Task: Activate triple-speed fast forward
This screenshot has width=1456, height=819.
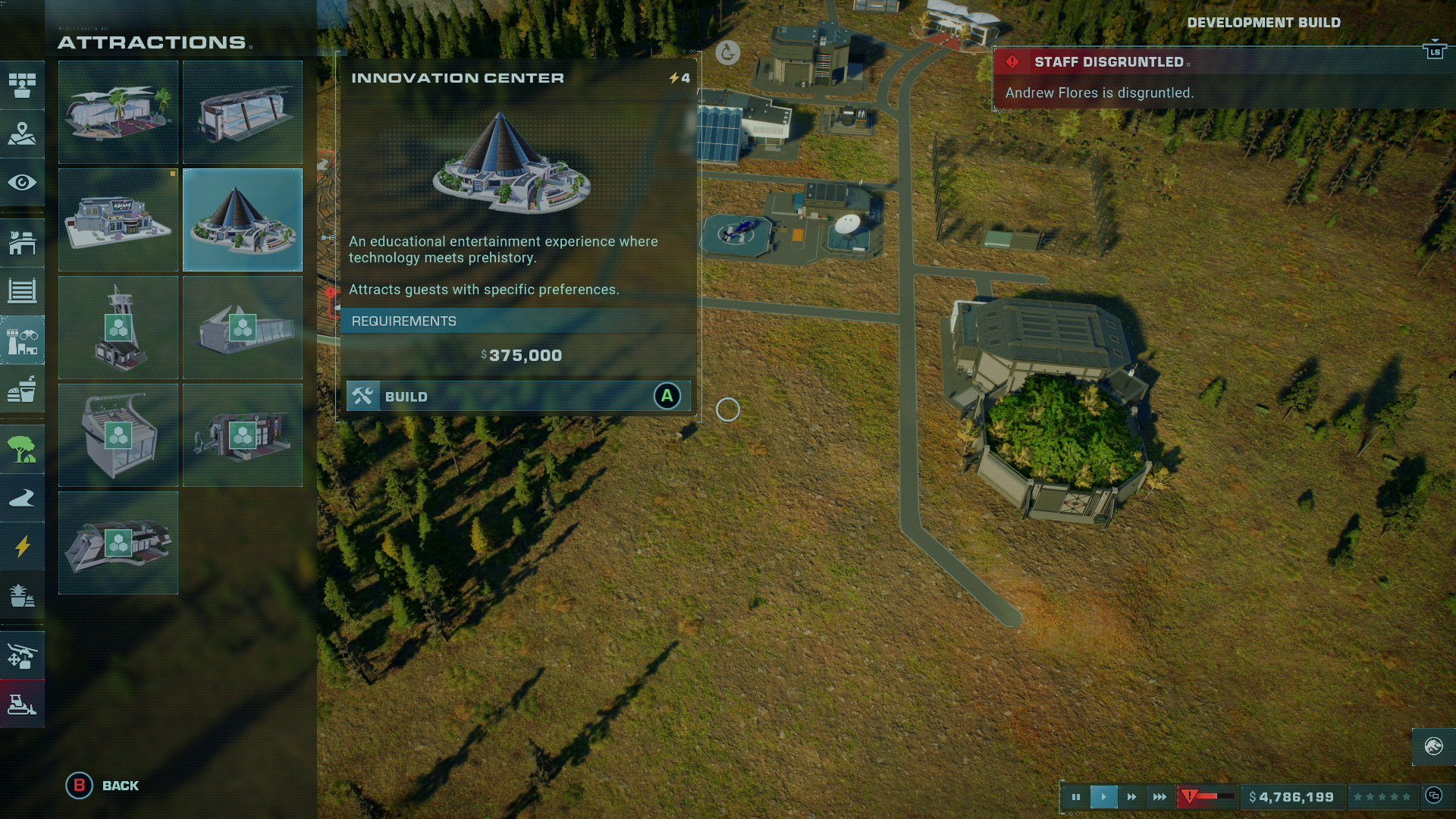Action: 1159,796
